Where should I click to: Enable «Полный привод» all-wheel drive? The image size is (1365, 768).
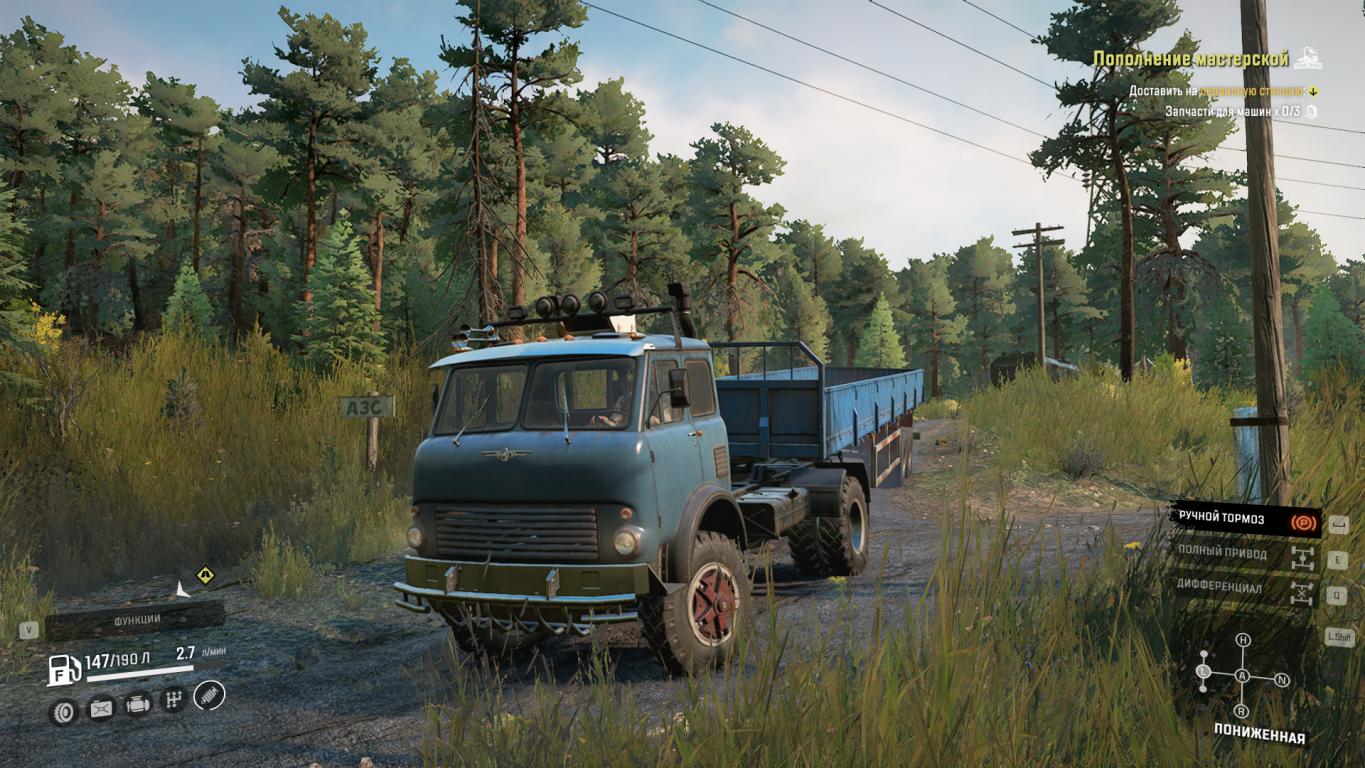pyautogui.click(x=1244, y=554)
